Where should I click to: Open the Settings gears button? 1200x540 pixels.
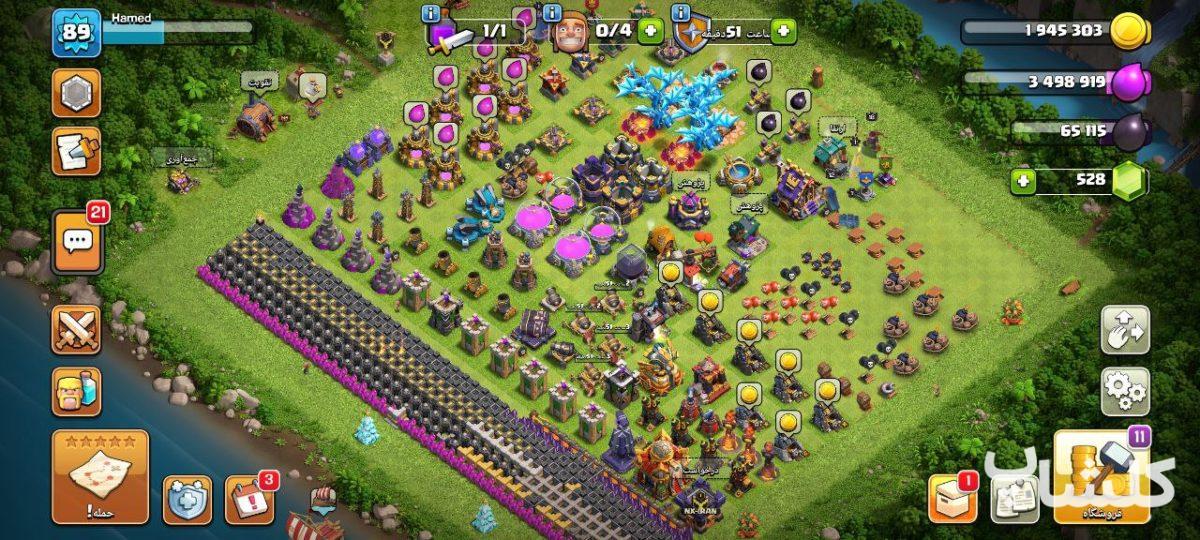(x=1125, y=391)
